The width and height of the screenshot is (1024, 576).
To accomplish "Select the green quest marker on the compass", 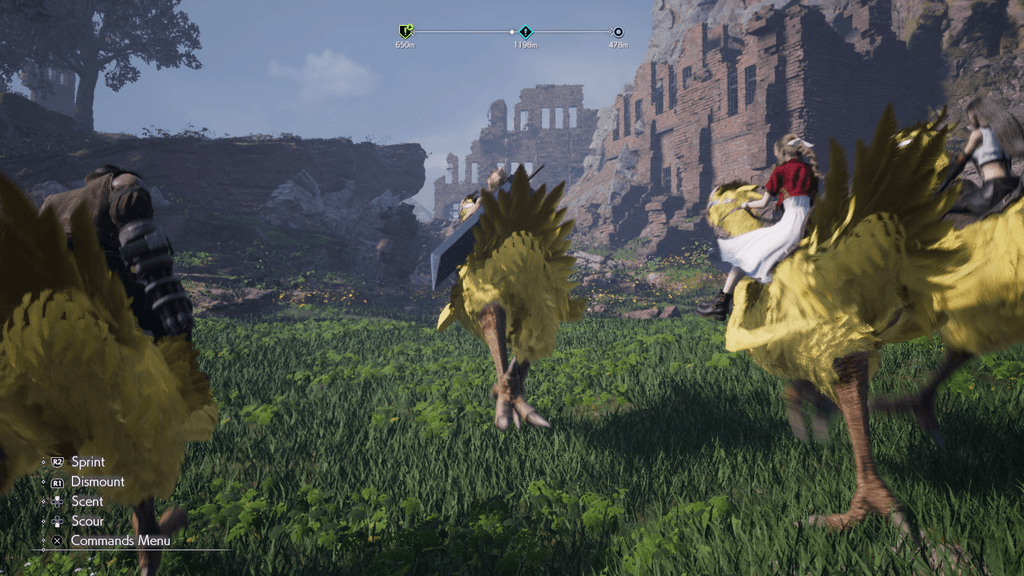I will 405,32.
